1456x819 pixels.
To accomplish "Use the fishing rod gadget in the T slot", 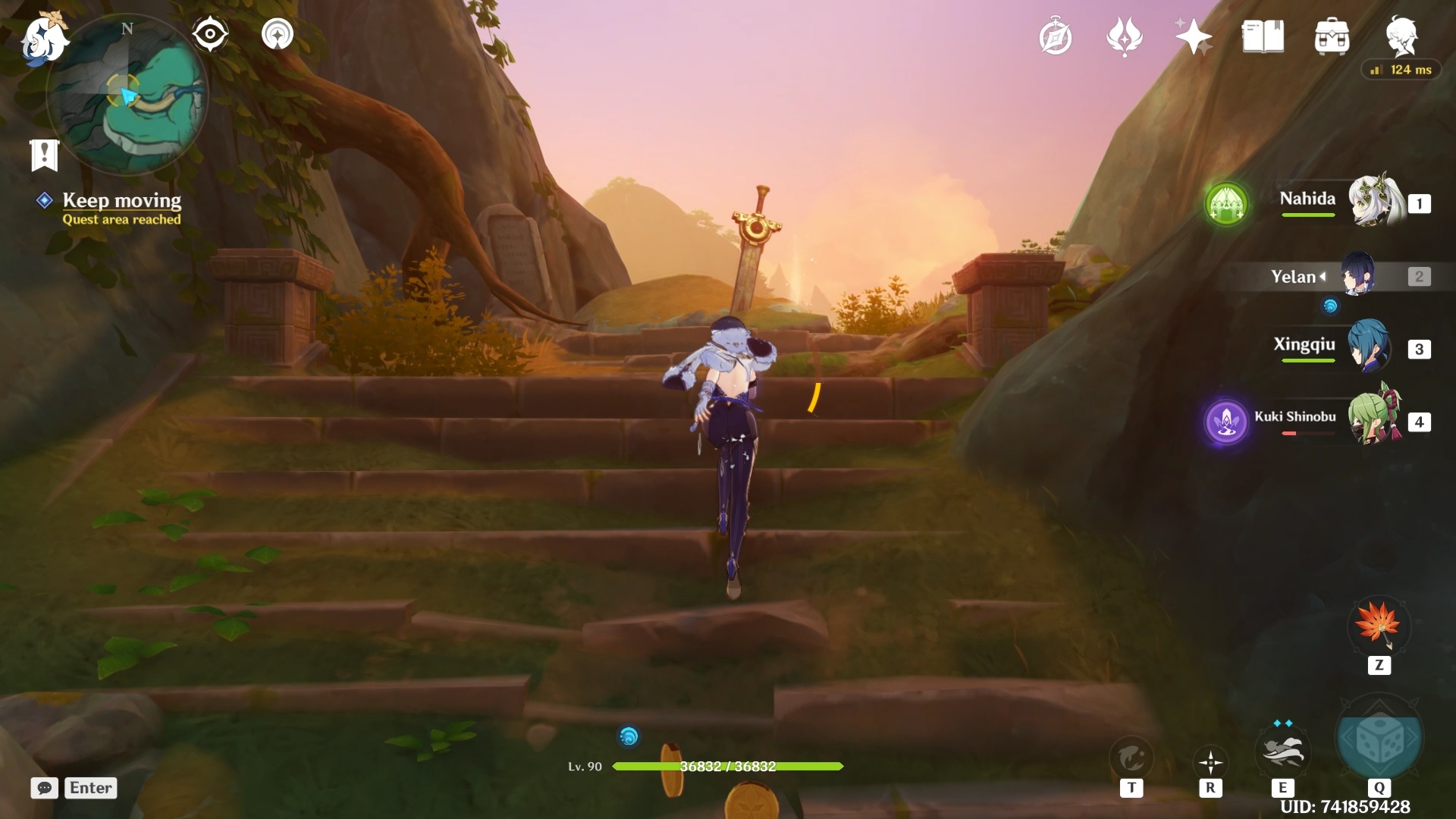I will 1130,756.
